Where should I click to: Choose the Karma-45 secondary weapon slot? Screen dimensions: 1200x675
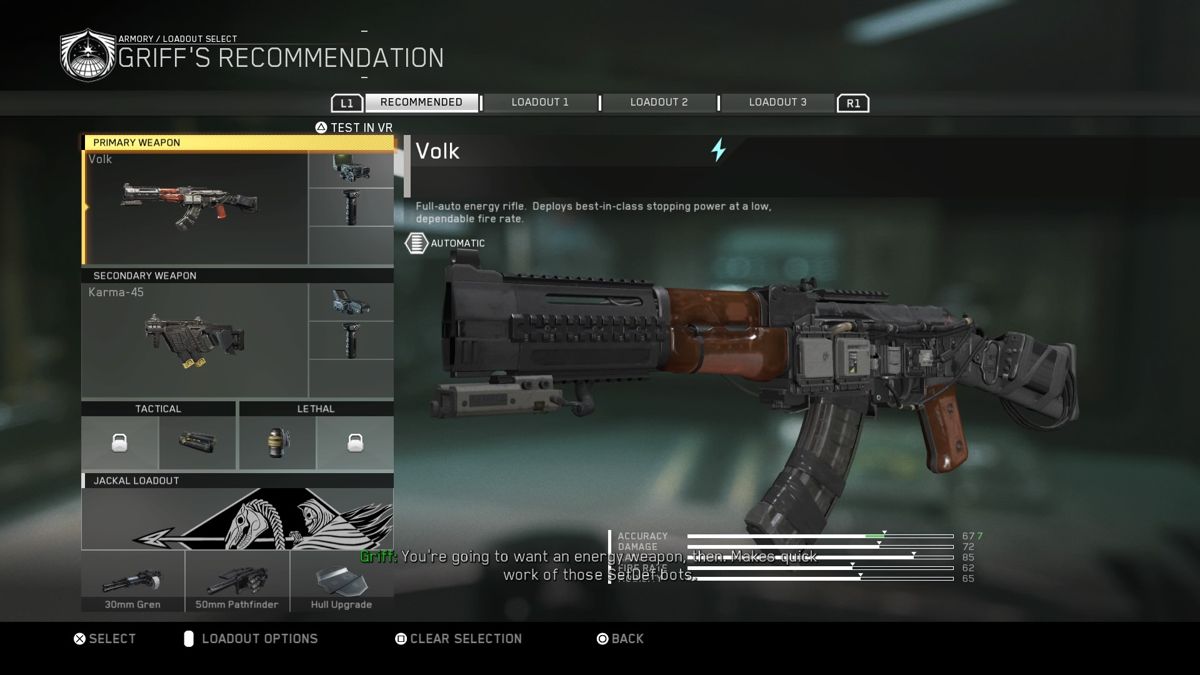196,340
